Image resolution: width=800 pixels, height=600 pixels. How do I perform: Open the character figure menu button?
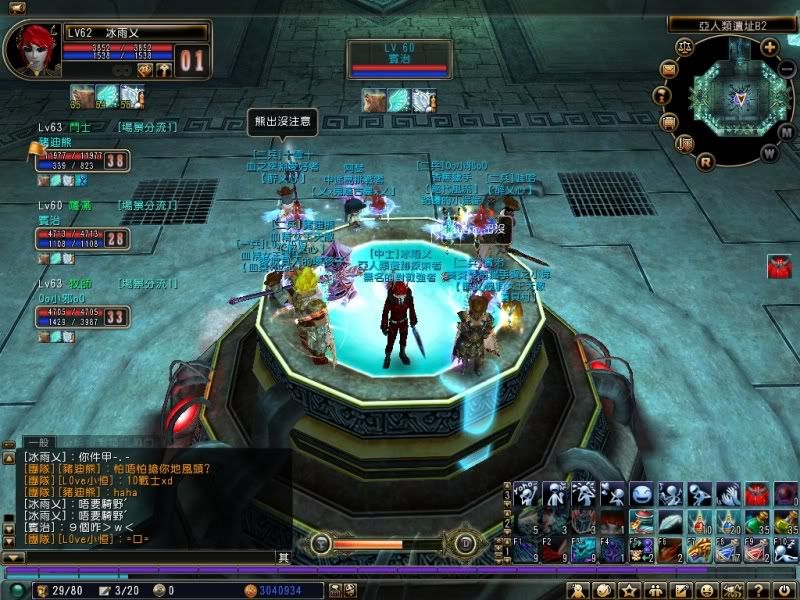(577, 591)
